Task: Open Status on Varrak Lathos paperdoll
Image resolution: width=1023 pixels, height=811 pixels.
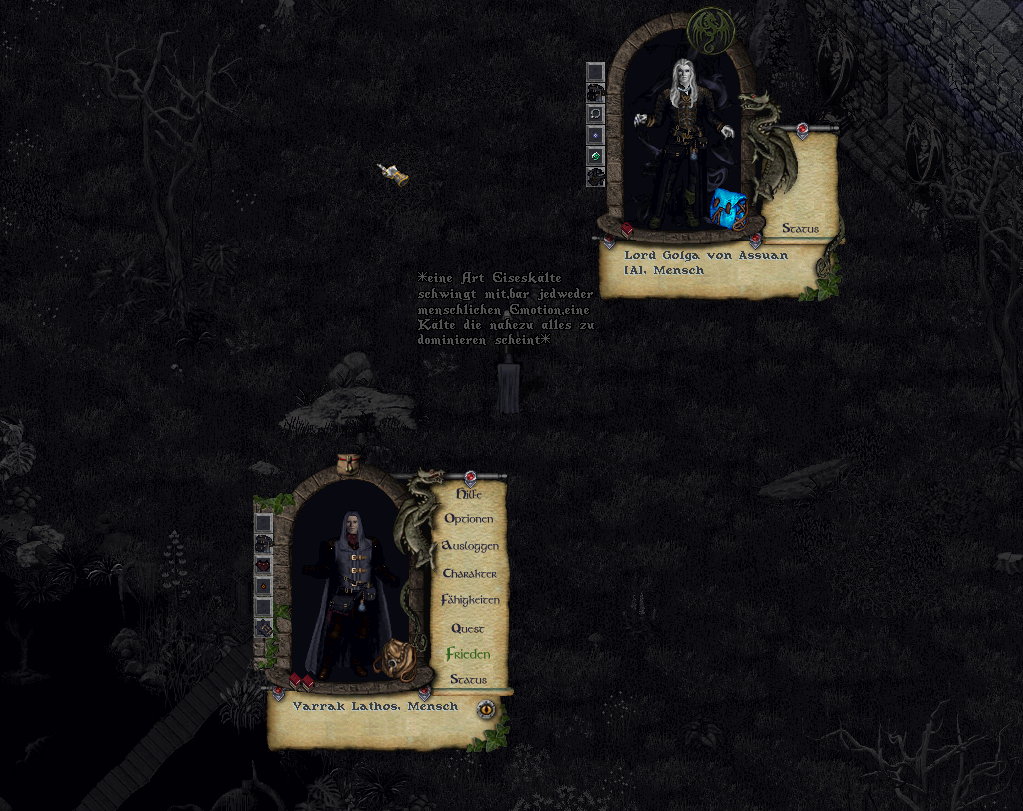Action: (468, 679)
